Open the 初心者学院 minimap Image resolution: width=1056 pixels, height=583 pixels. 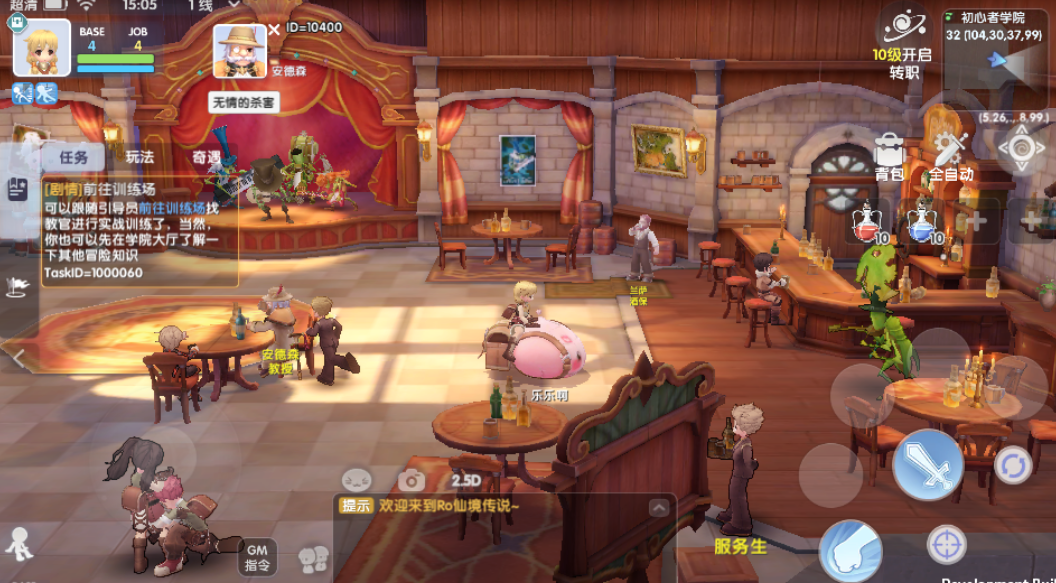pyautogui.click(x=998, y=60)
